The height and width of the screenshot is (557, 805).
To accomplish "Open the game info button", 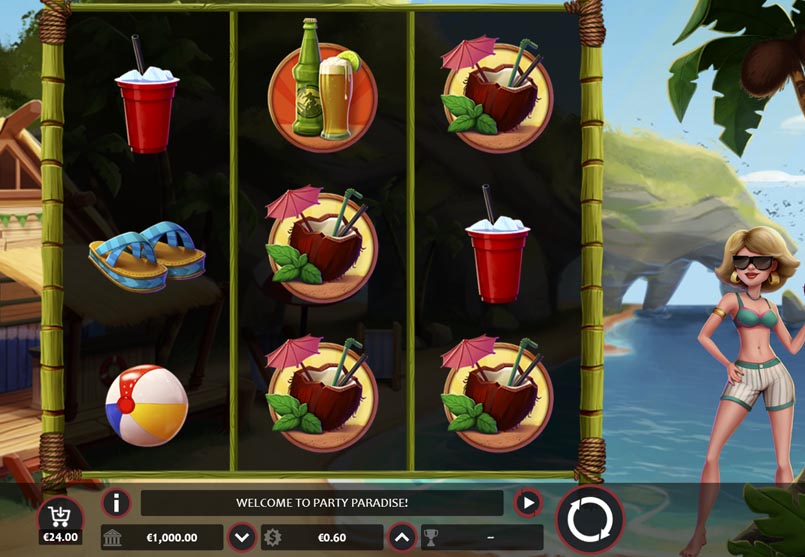I will 117,503.
